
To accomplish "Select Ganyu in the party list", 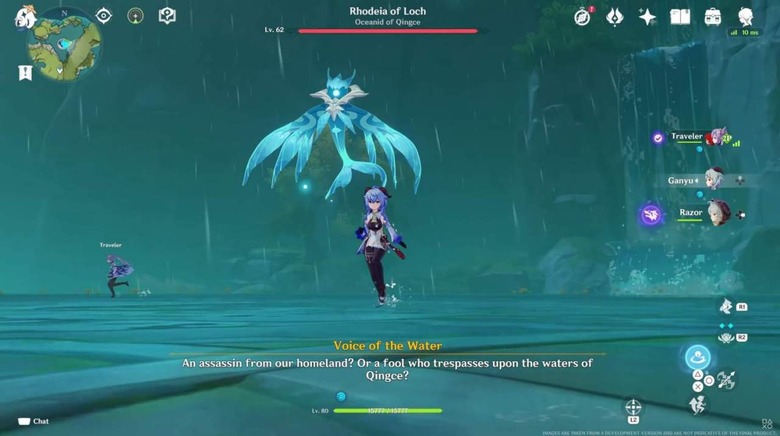I will (713, 180).
